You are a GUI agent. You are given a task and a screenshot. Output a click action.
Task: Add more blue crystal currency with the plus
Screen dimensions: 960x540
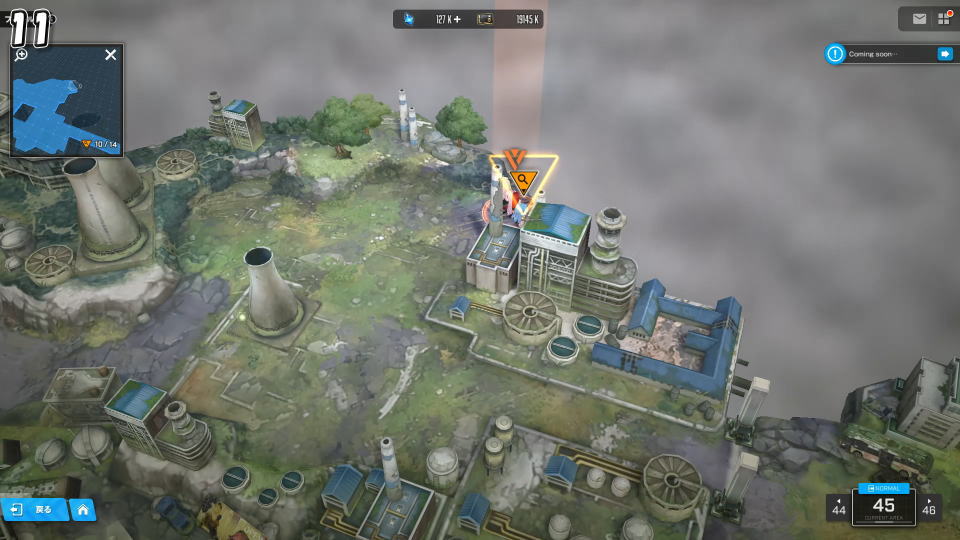click(x=457, y=19)
